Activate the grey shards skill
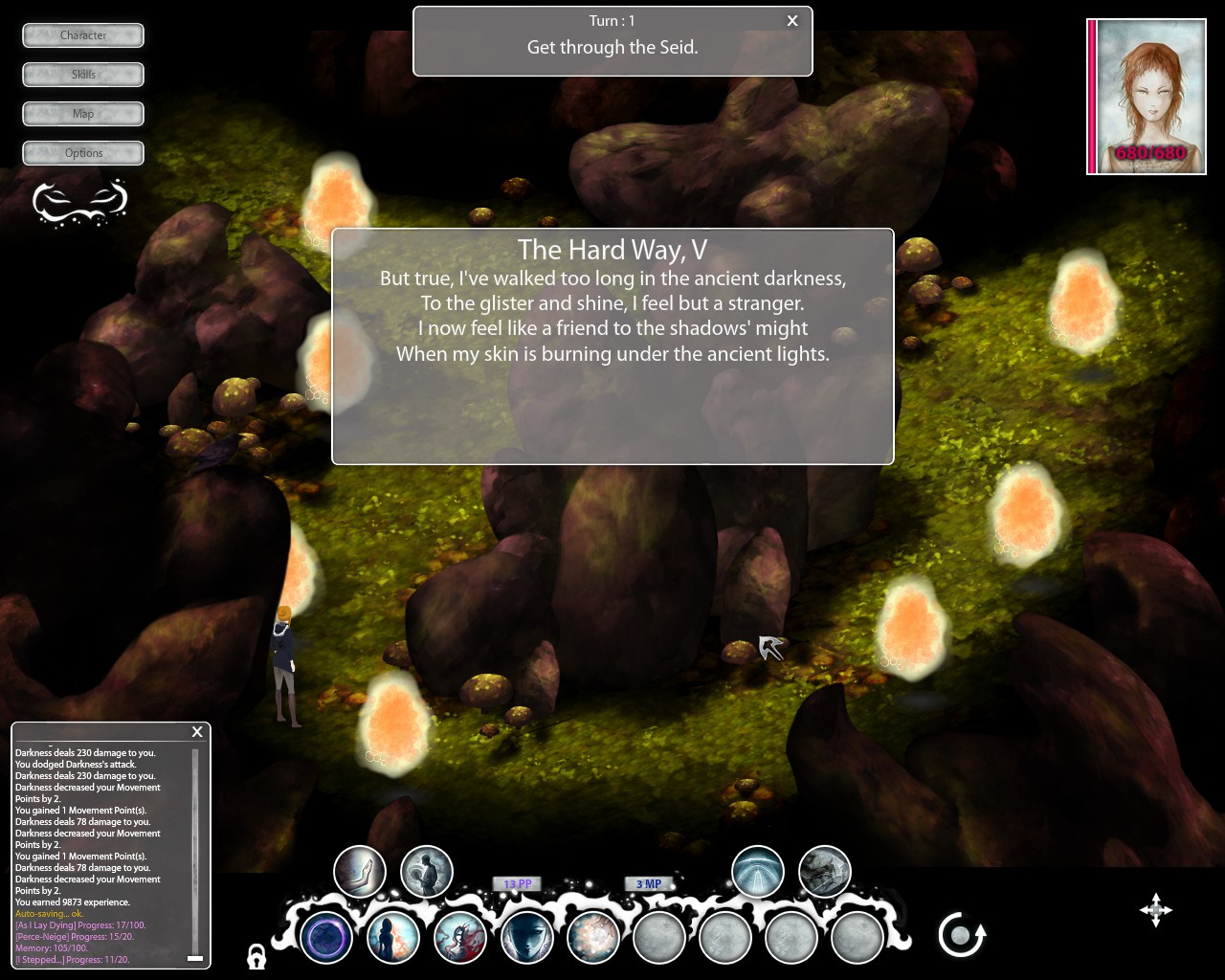Image resolution: width=1225 pixels, height=980 pixels. click(824, 872)
